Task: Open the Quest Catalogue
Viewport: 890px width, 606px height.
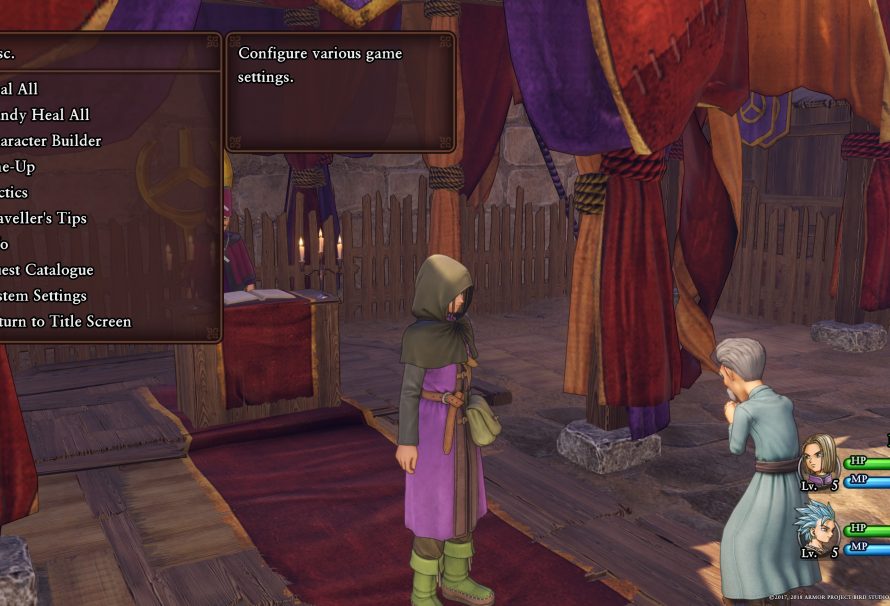Action: [46, 270]
